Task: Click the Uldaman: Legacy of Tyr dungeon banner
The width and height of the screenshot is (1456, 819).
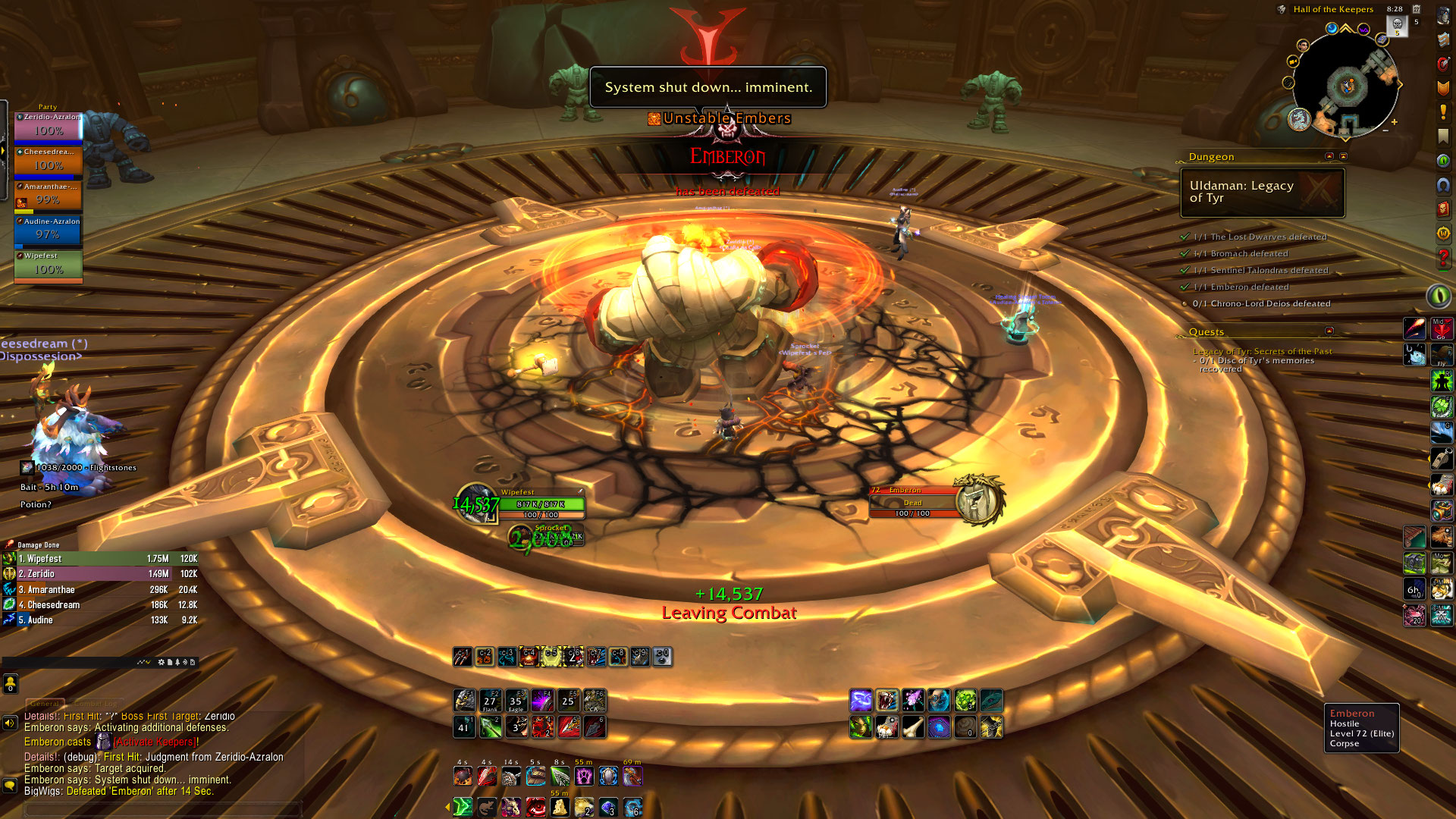Action: tap(1262, 192)
